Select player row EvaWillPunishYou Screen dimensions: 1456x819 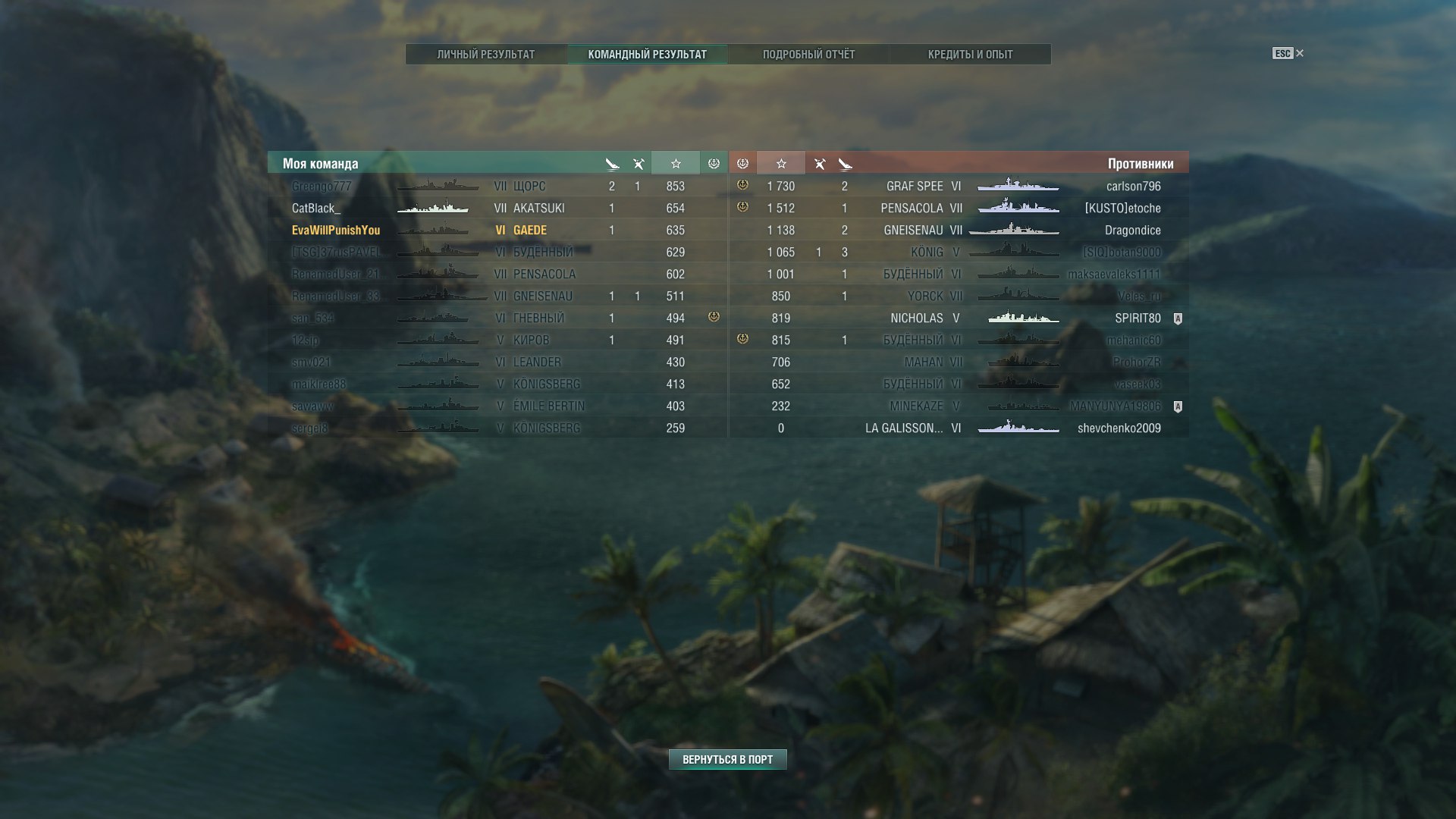point(336,231)
